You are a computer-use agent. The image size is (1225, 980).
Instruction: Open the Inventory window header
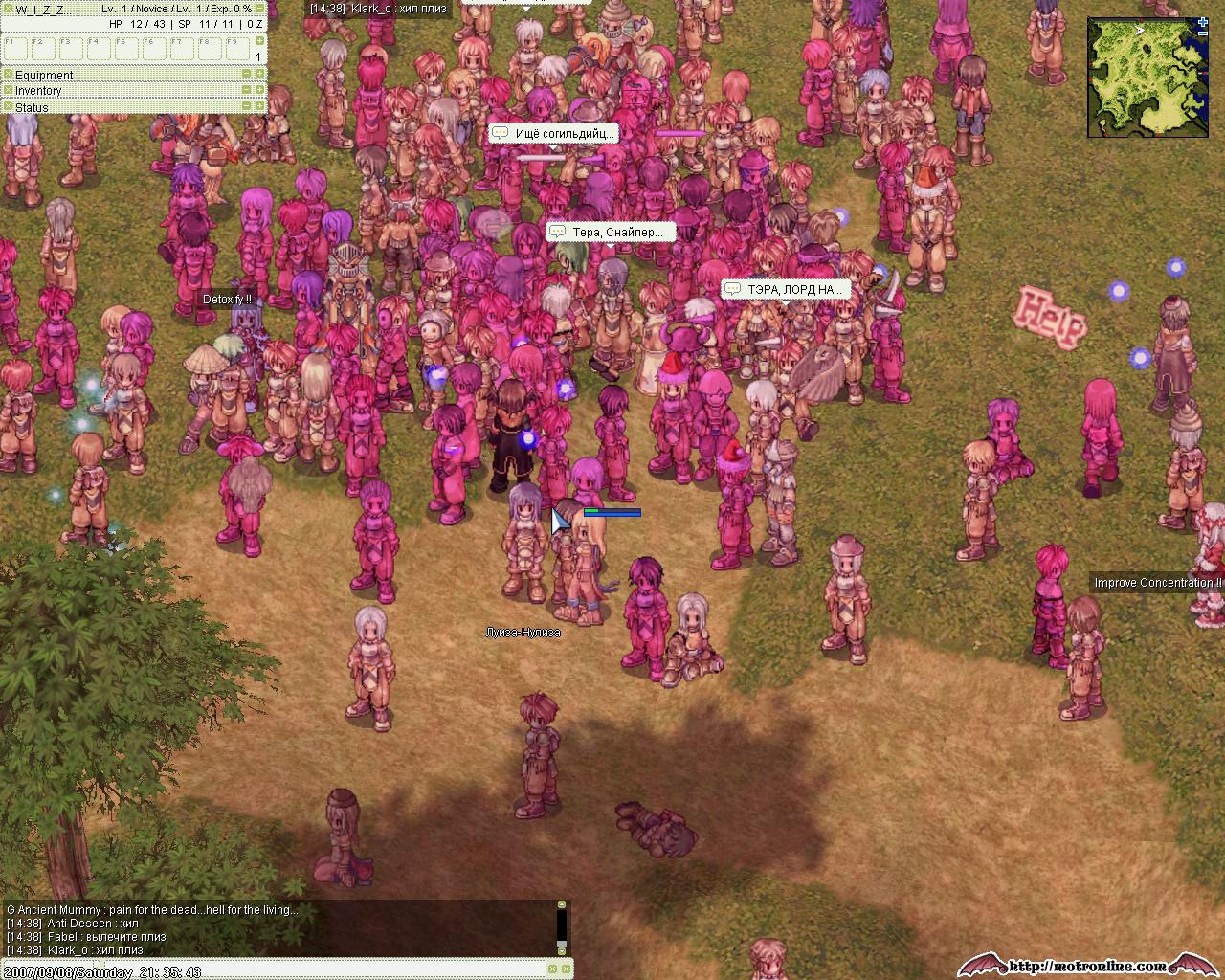38,91
